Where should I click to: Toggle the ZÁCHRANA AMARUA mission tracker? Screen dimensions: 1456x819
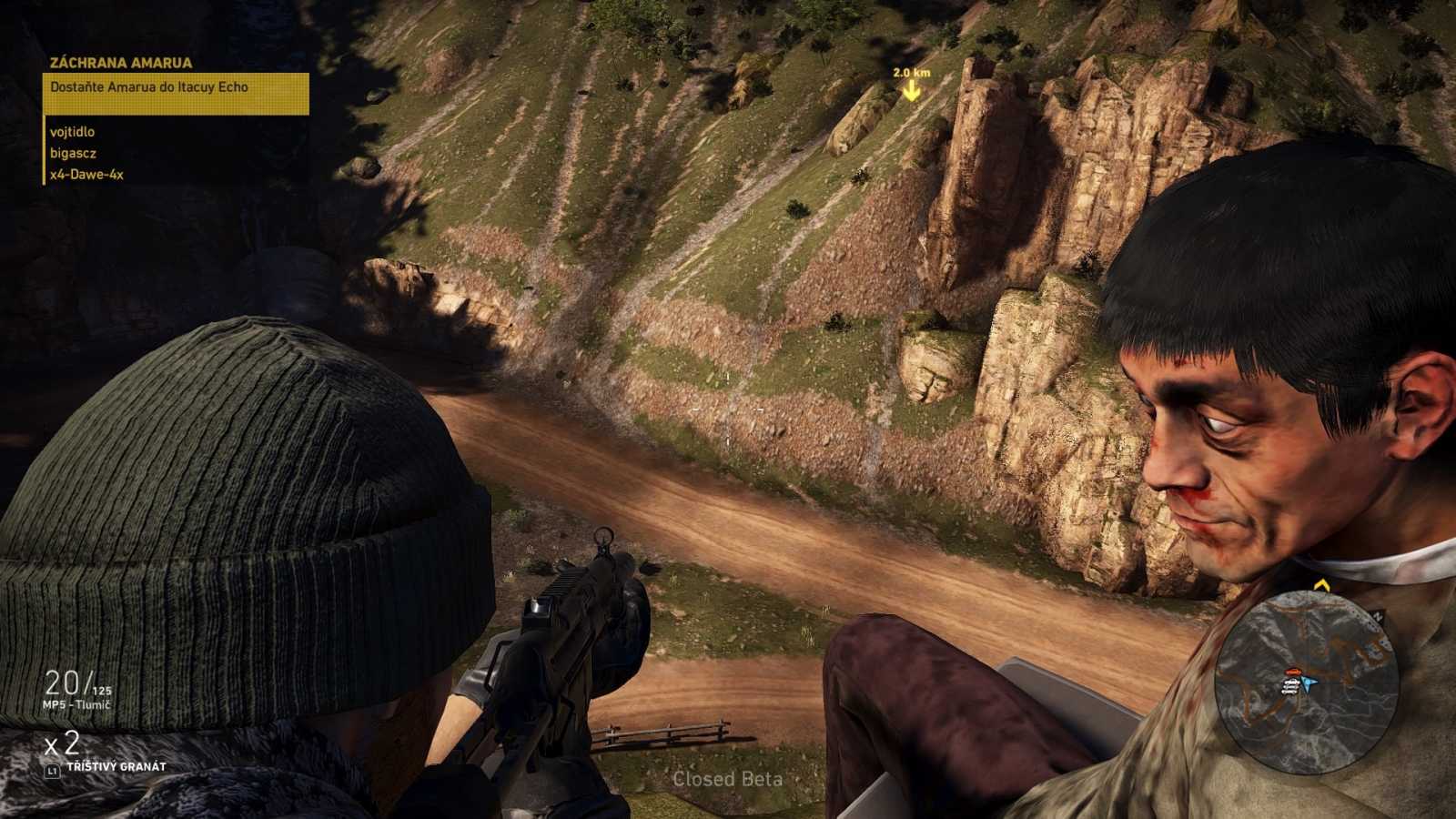120,61
